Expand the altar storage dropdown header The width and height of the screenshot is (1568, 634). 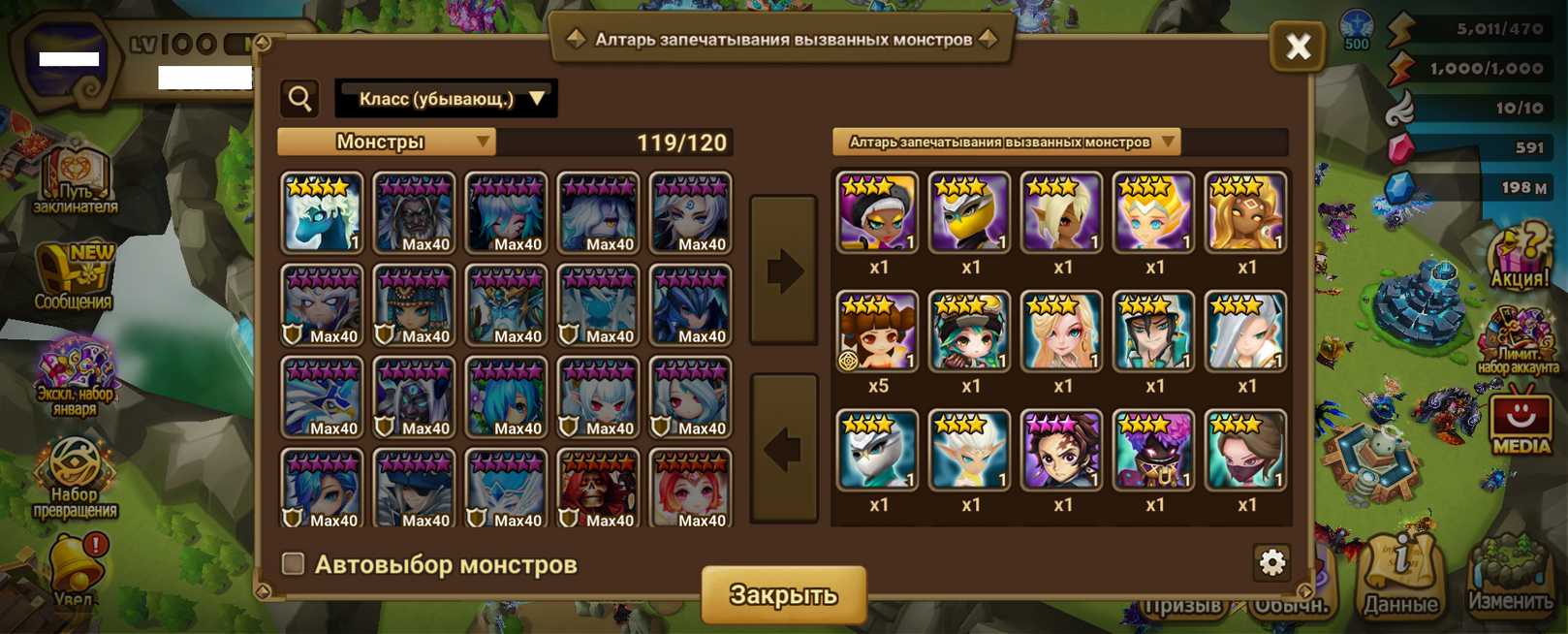[1006, 143]
